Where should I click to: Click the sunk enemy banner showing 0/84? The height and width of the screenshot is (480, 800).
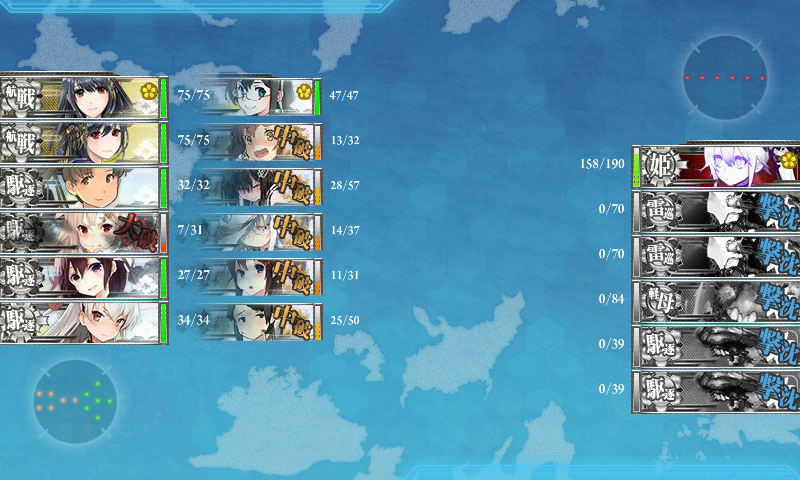pos(716,300)
